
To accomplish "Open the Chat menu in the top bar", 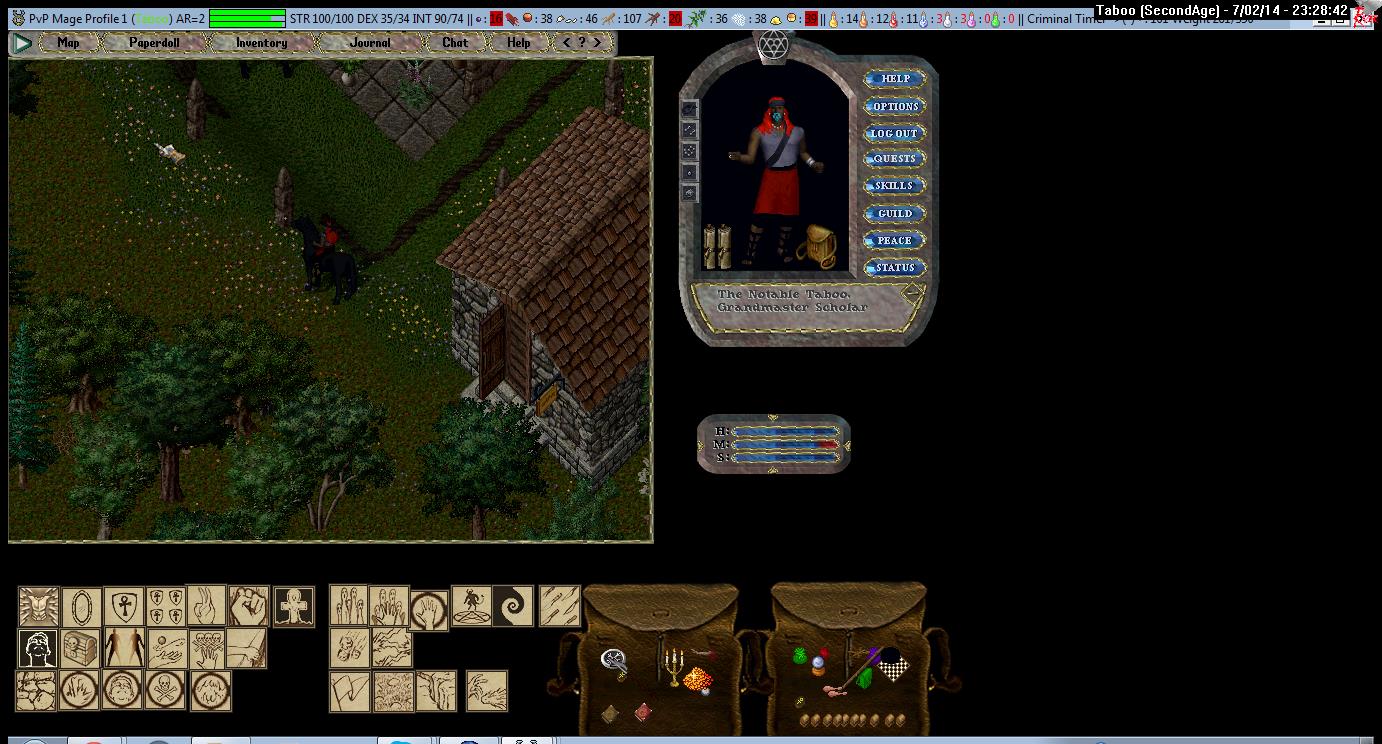I will click(455, 43).
